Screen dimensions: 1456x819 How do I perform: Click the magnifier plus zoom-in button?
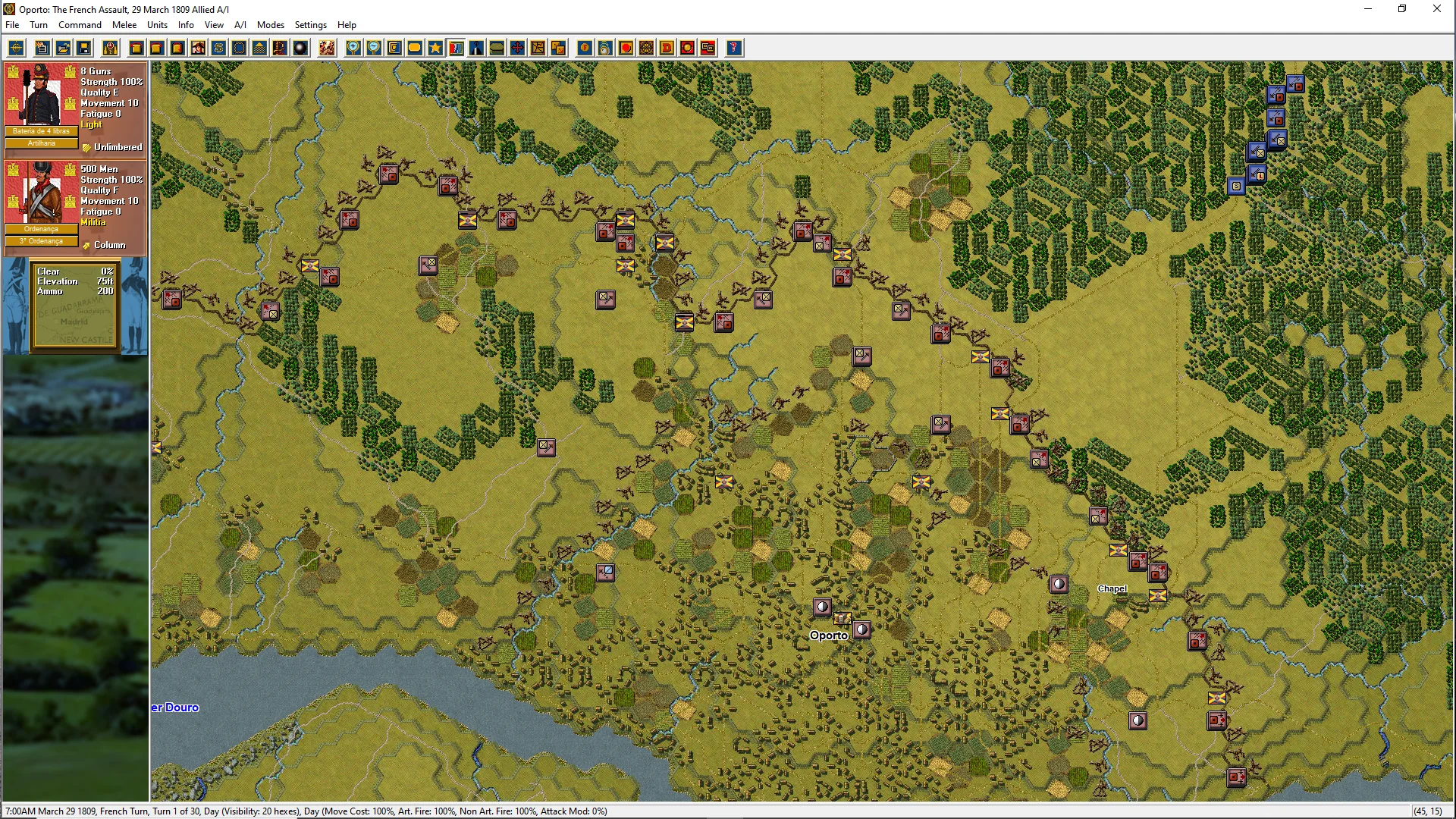[353, 49]
